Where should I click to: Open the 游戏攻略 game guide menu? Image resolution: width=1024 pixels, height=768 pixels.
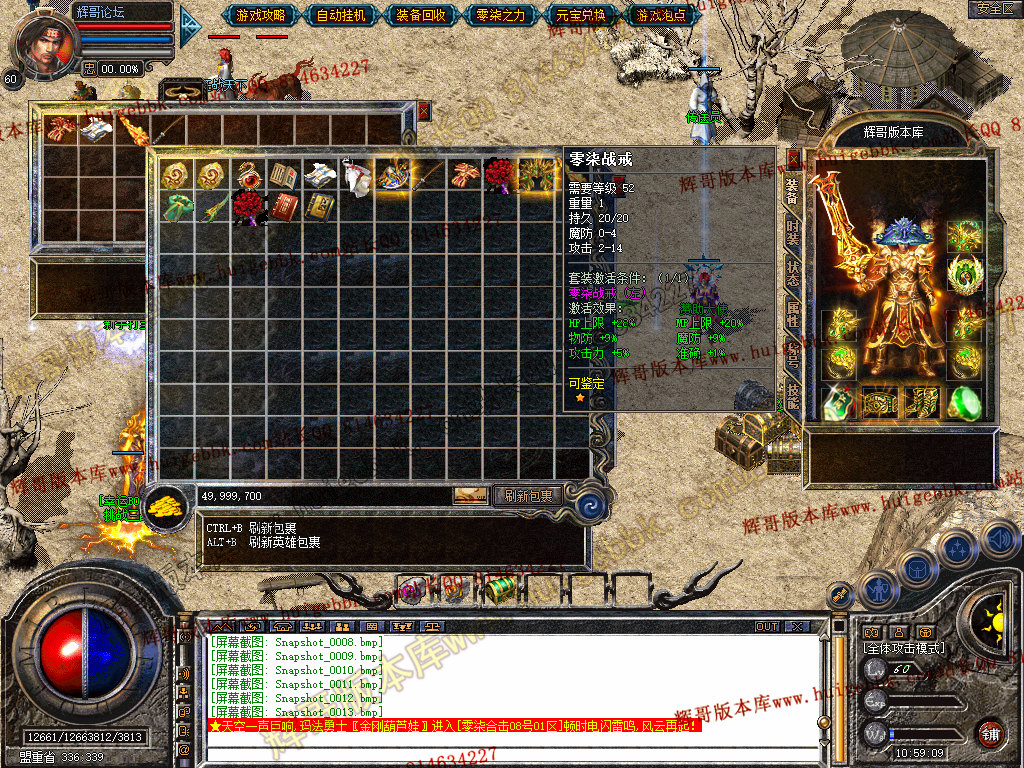tap(261, 15)
